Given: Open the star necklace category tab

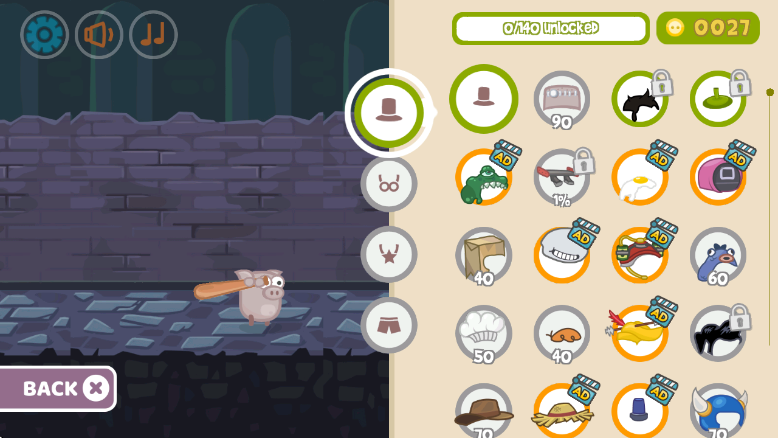Looking at the screenshot, I should point(389,254).
